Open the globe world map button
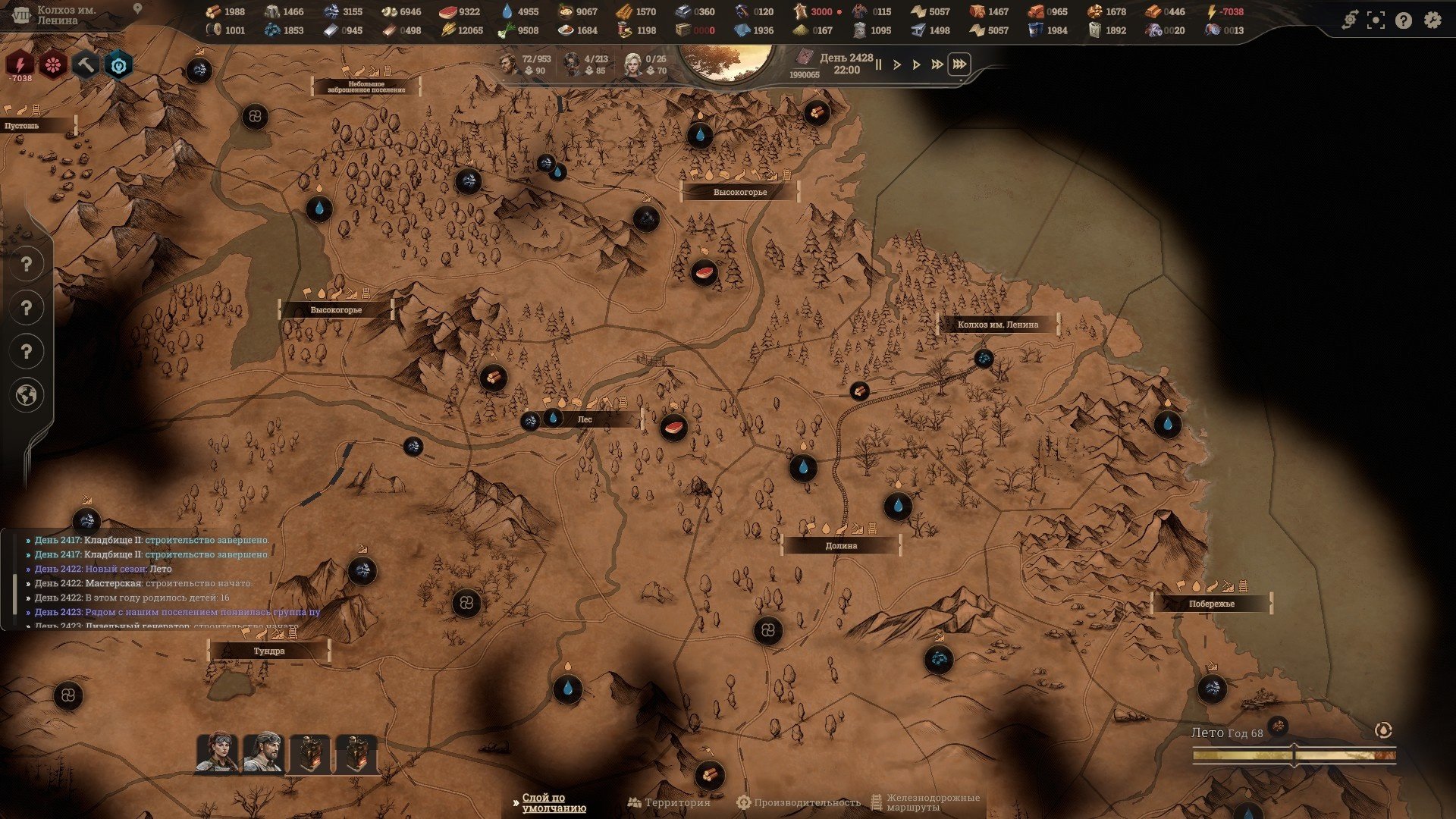 click(x=27, y=395)
